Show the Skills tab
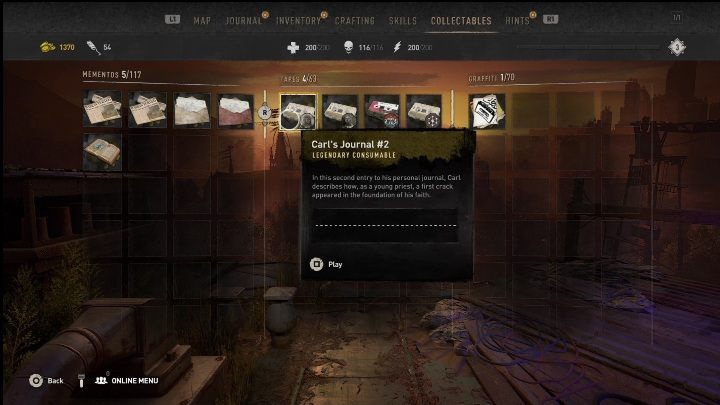This screenshot has height=405, width=720. [x=402, y=20]
